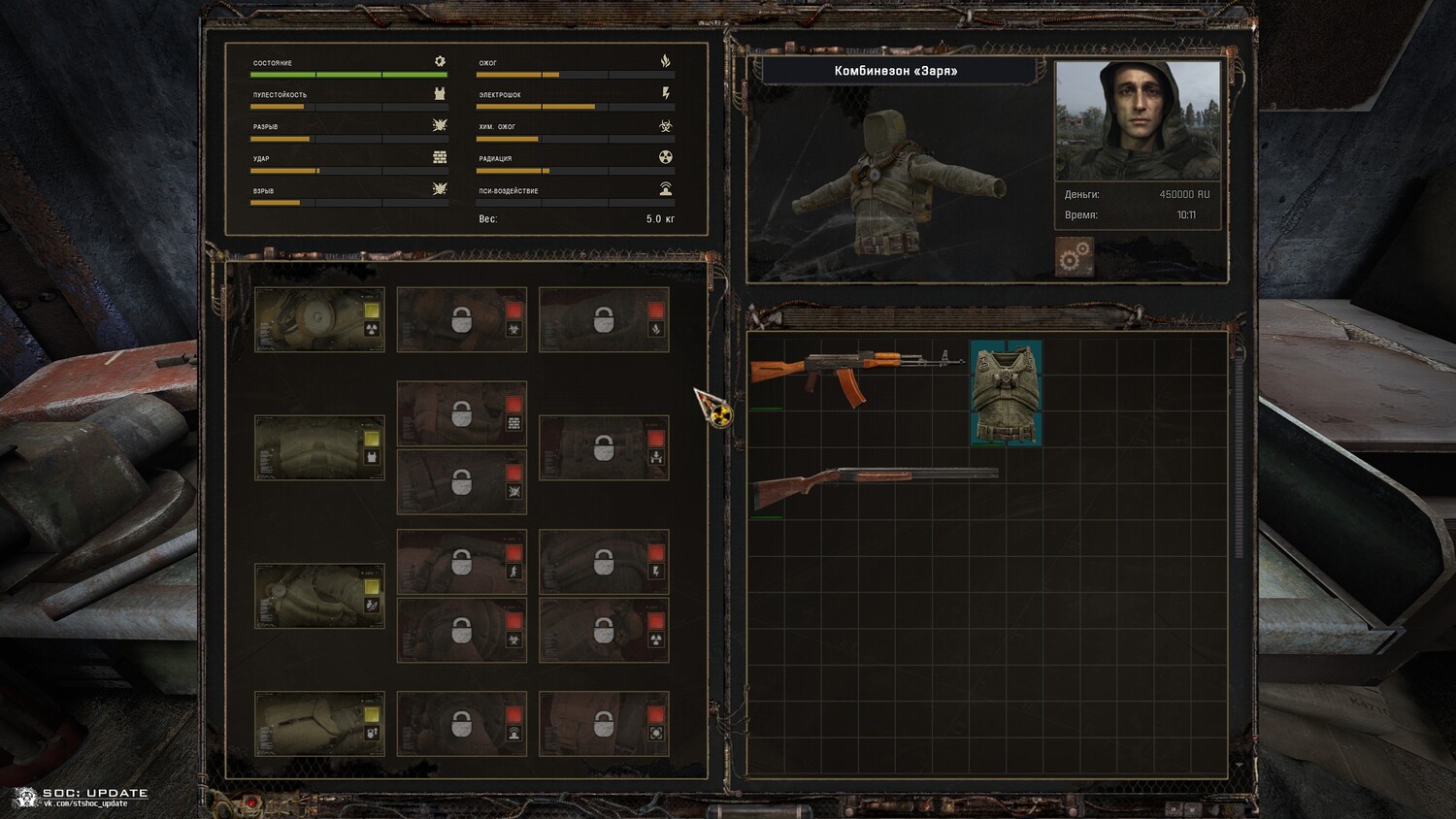Choose the available carry weight kettlebell upgrade

tap(319, 723)
